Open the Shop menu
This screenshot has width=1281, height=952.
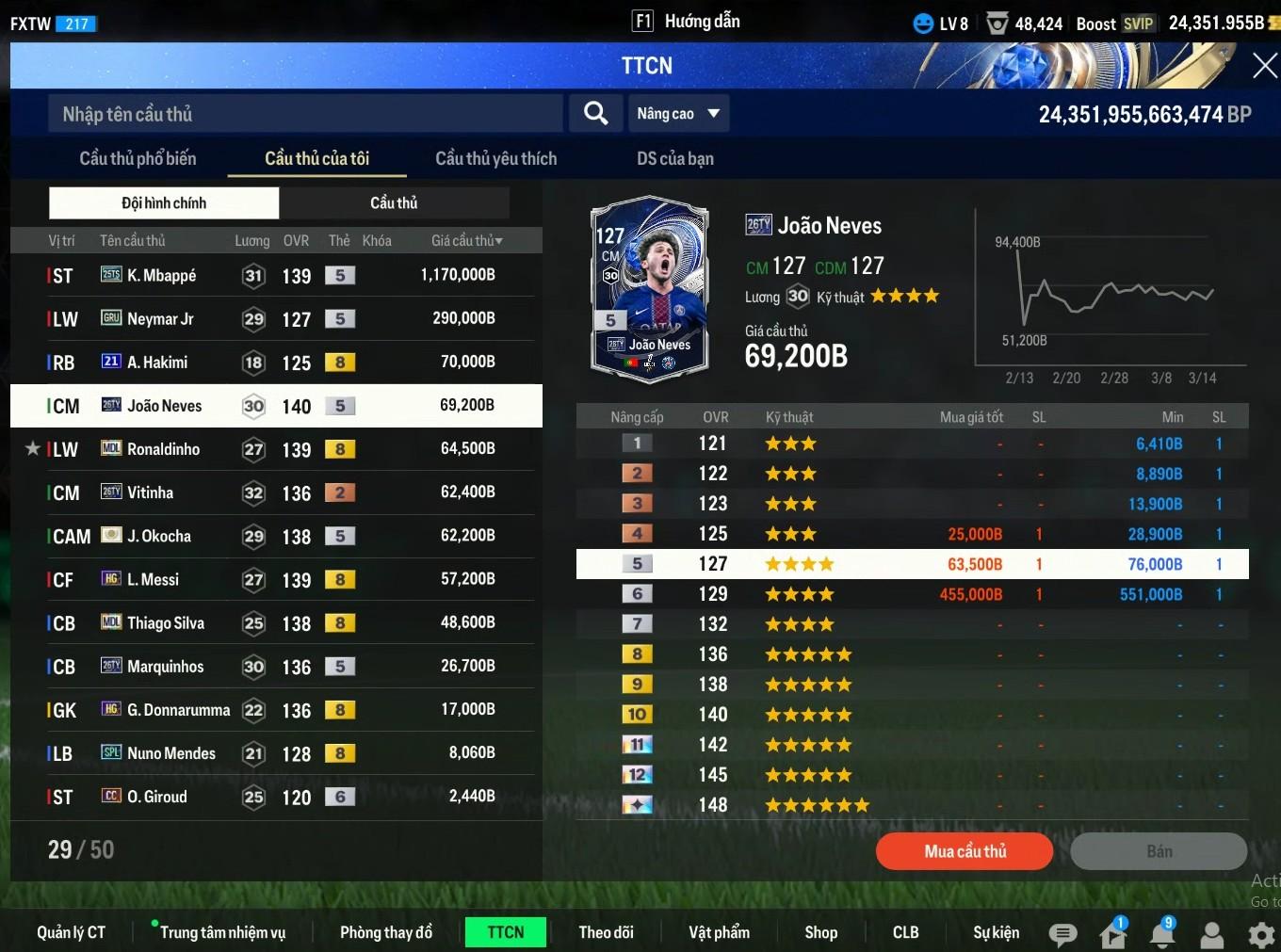(x=820, y=932)
